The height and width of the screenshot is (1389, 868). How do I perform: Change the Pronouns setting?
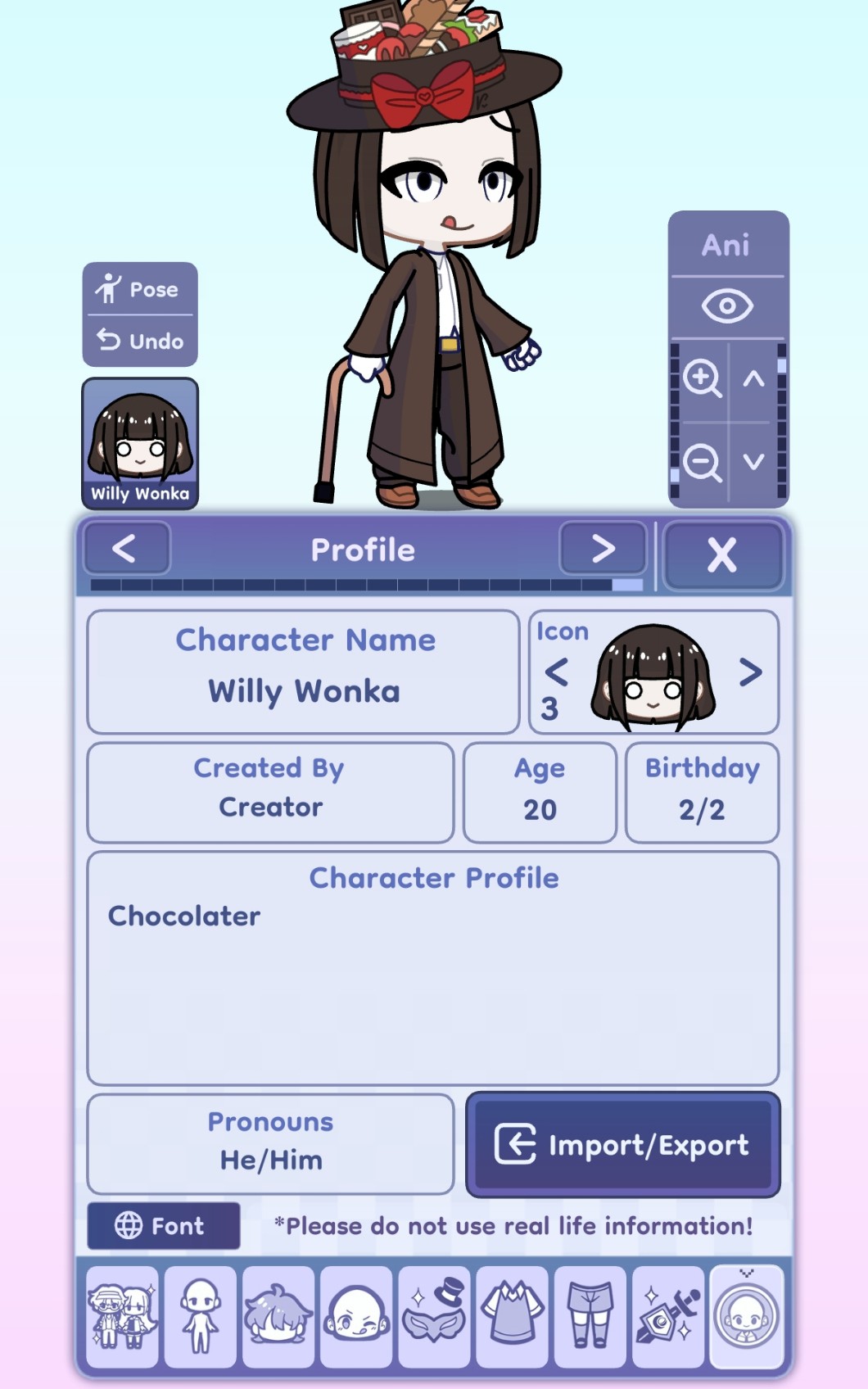(271, 1143)
